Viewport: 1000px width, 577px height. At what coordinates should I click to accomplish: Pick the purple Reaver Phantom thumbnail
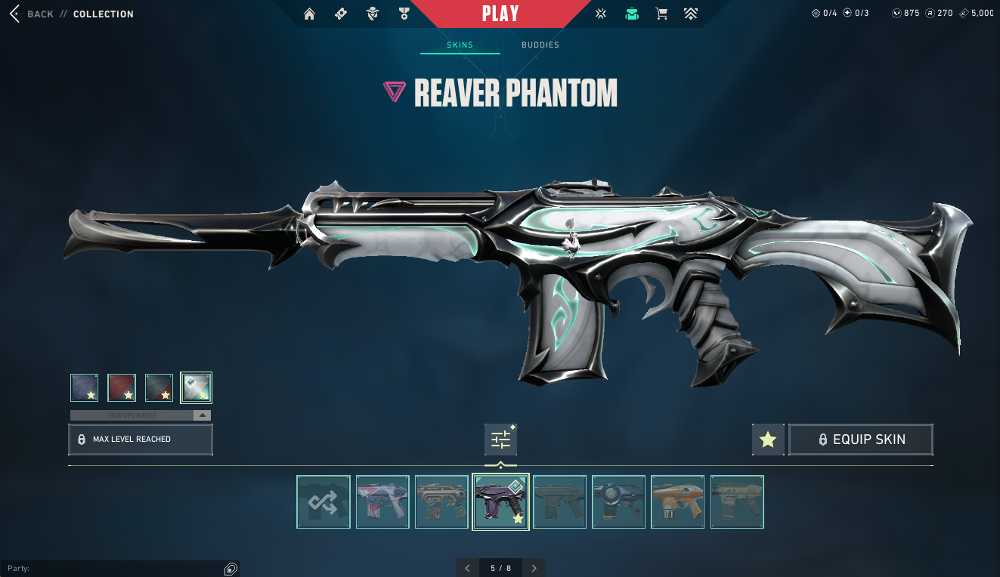tap(500, 502)
